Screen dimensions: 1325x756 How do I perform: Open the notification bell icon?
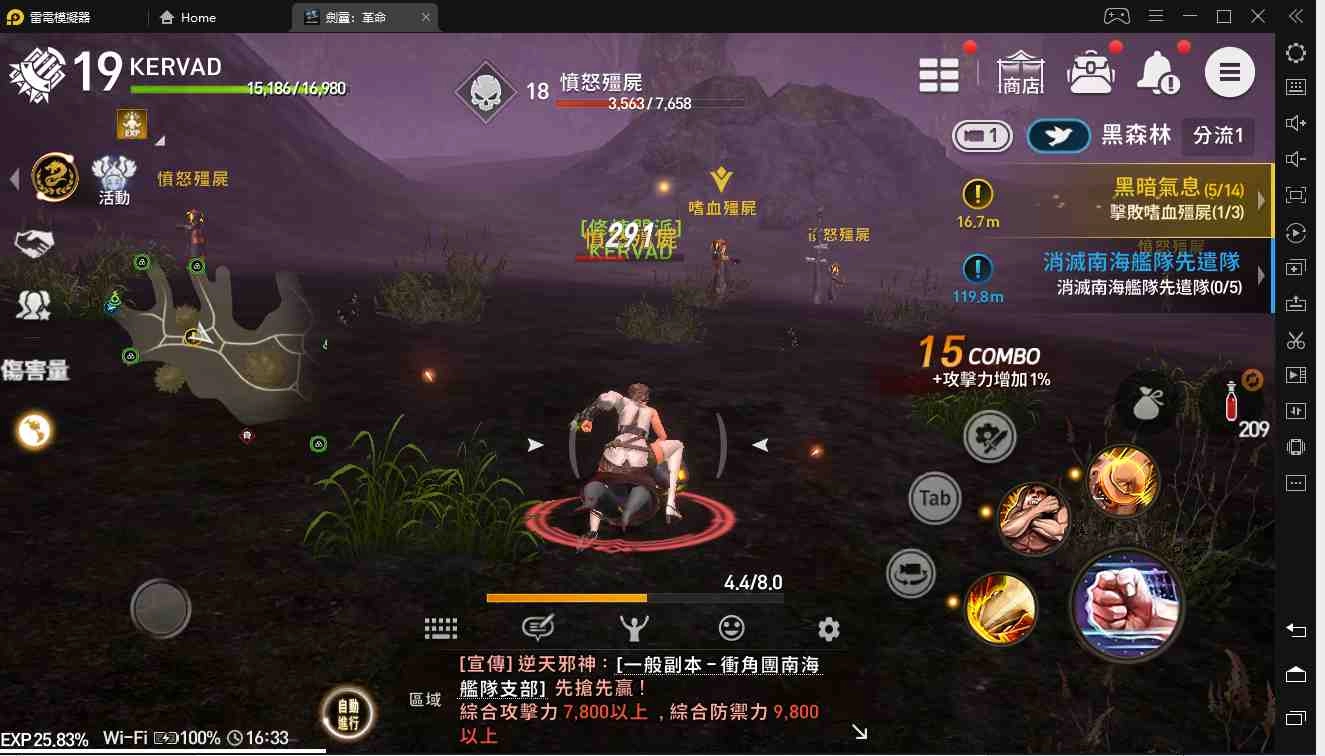tap(1156, 72)
